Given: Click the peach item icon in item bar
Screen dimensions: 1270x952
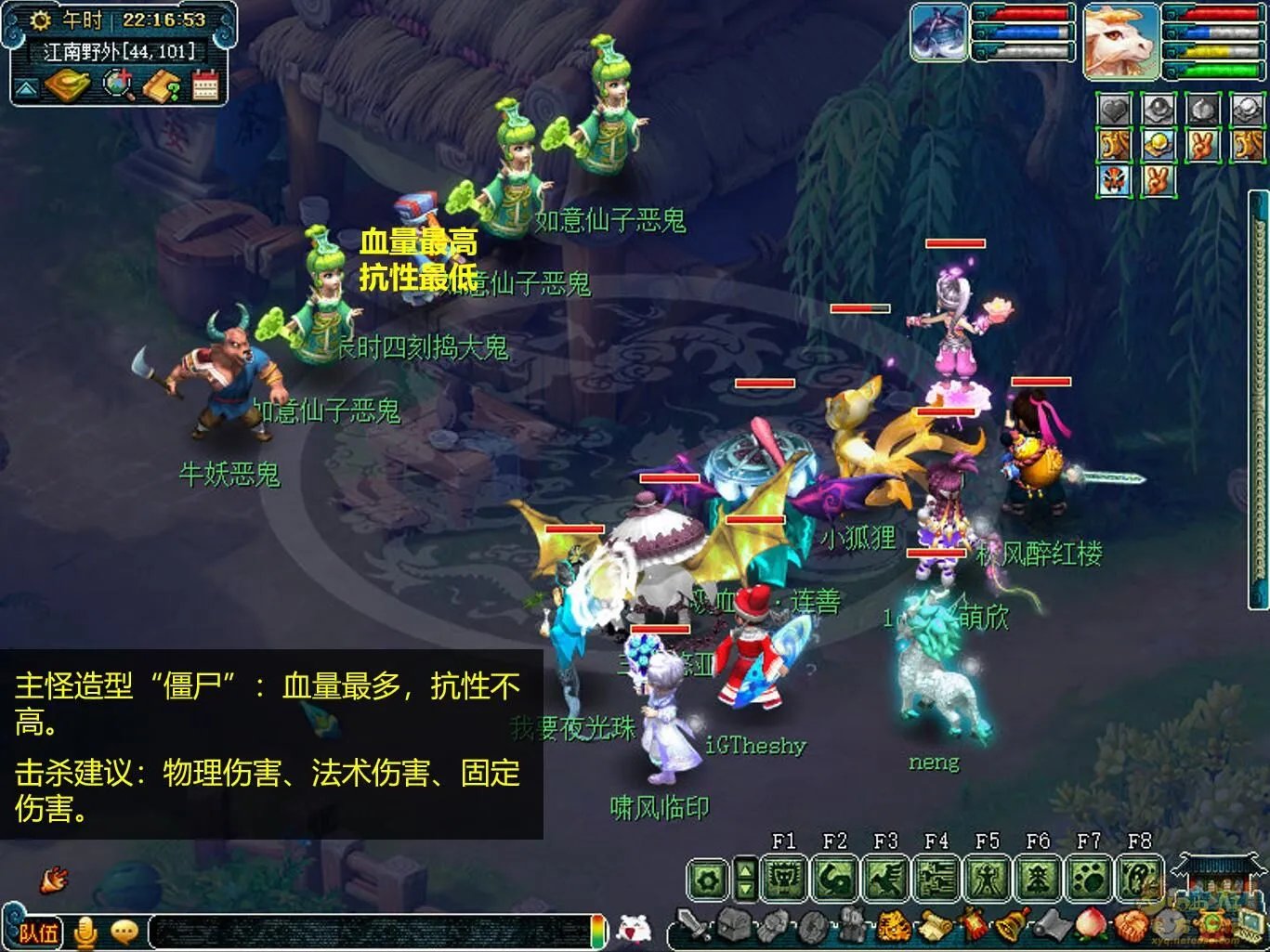Looking at the screenshot, I should tap(1090, 924).
